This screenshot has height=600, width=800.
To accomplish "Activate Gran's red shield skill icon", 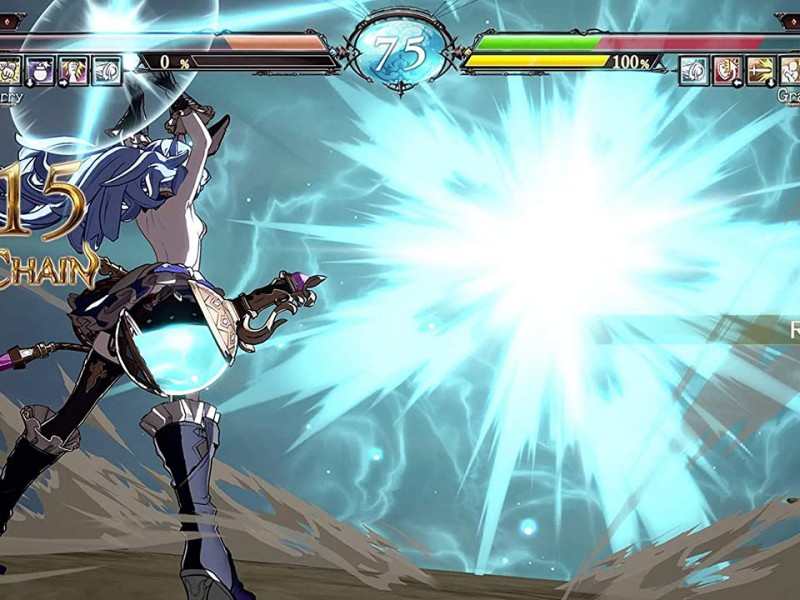I will 726,70.
